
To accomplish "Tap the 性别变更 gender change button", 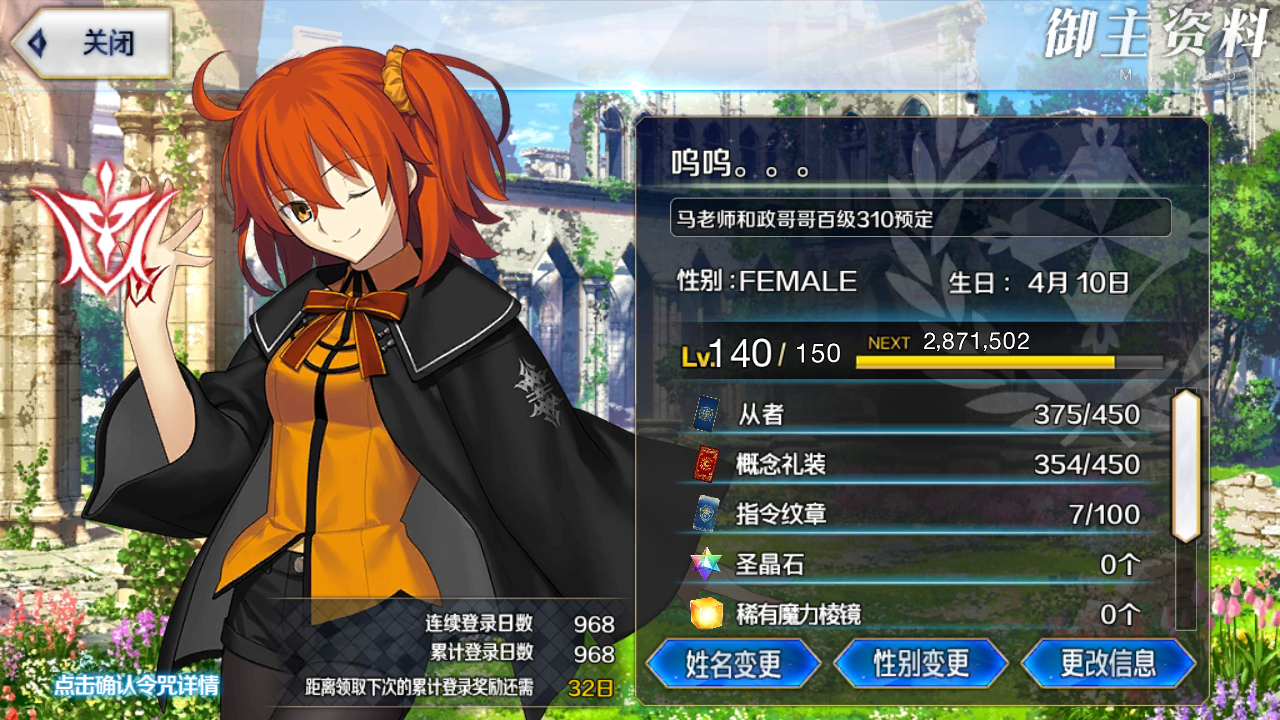I will tap(920, 663).
